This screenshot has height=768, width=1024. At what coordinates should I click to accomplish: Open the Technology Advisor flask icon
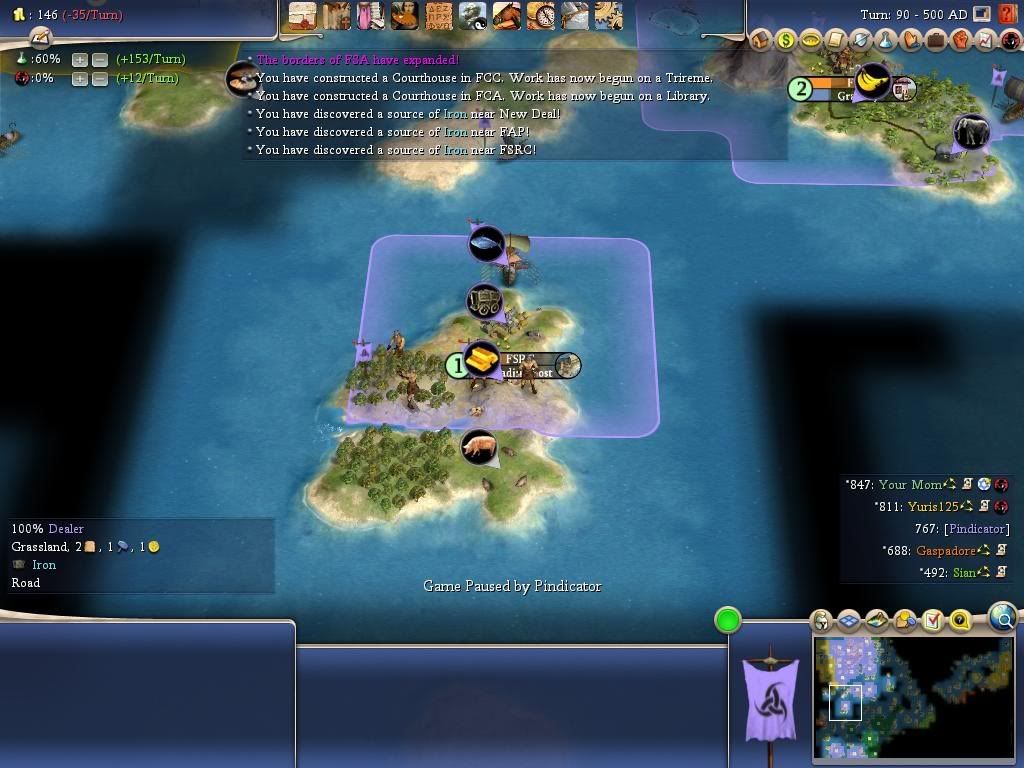[x=886, y=40]
